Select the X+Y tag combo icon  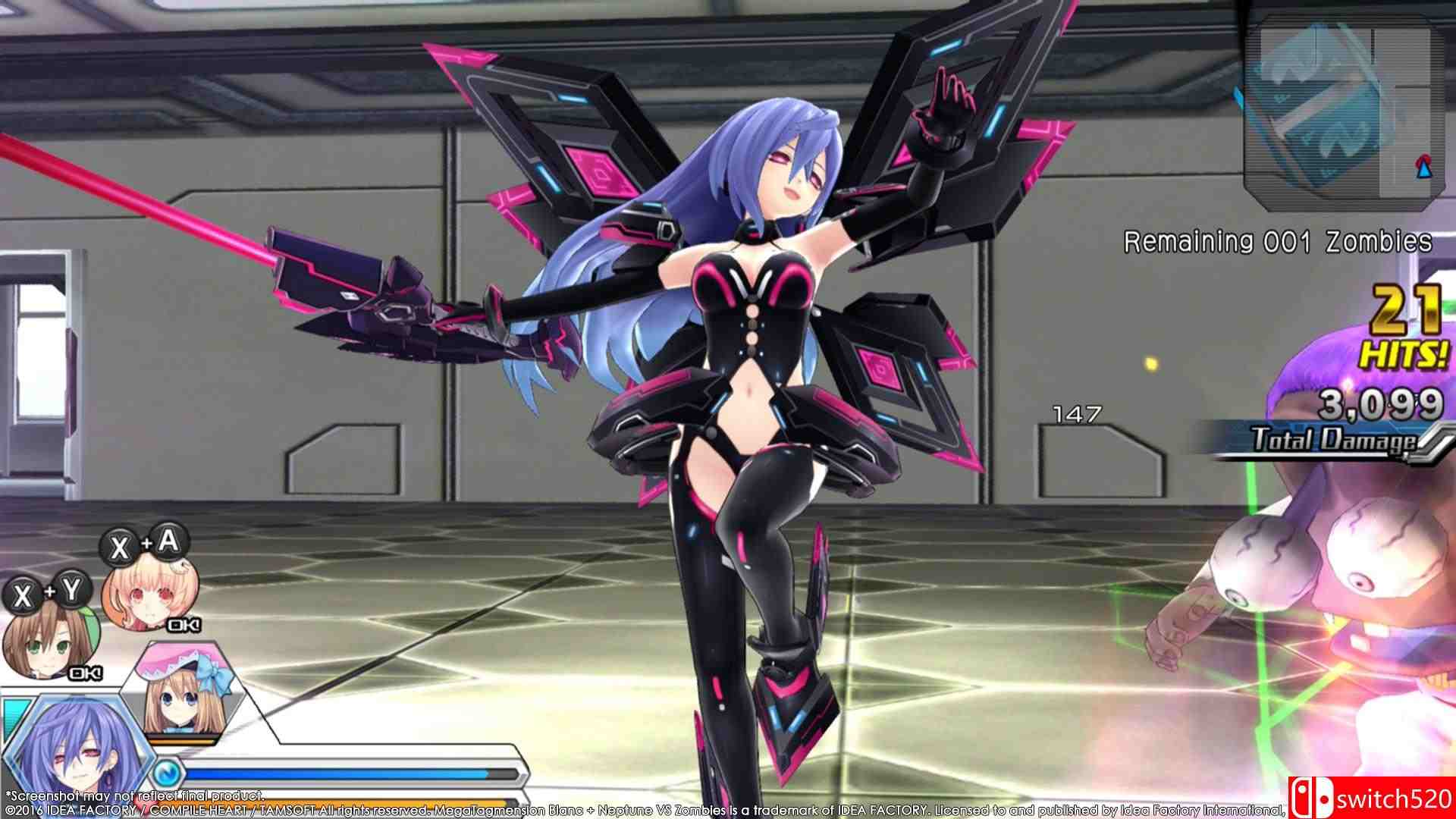(x=46, y=591)
